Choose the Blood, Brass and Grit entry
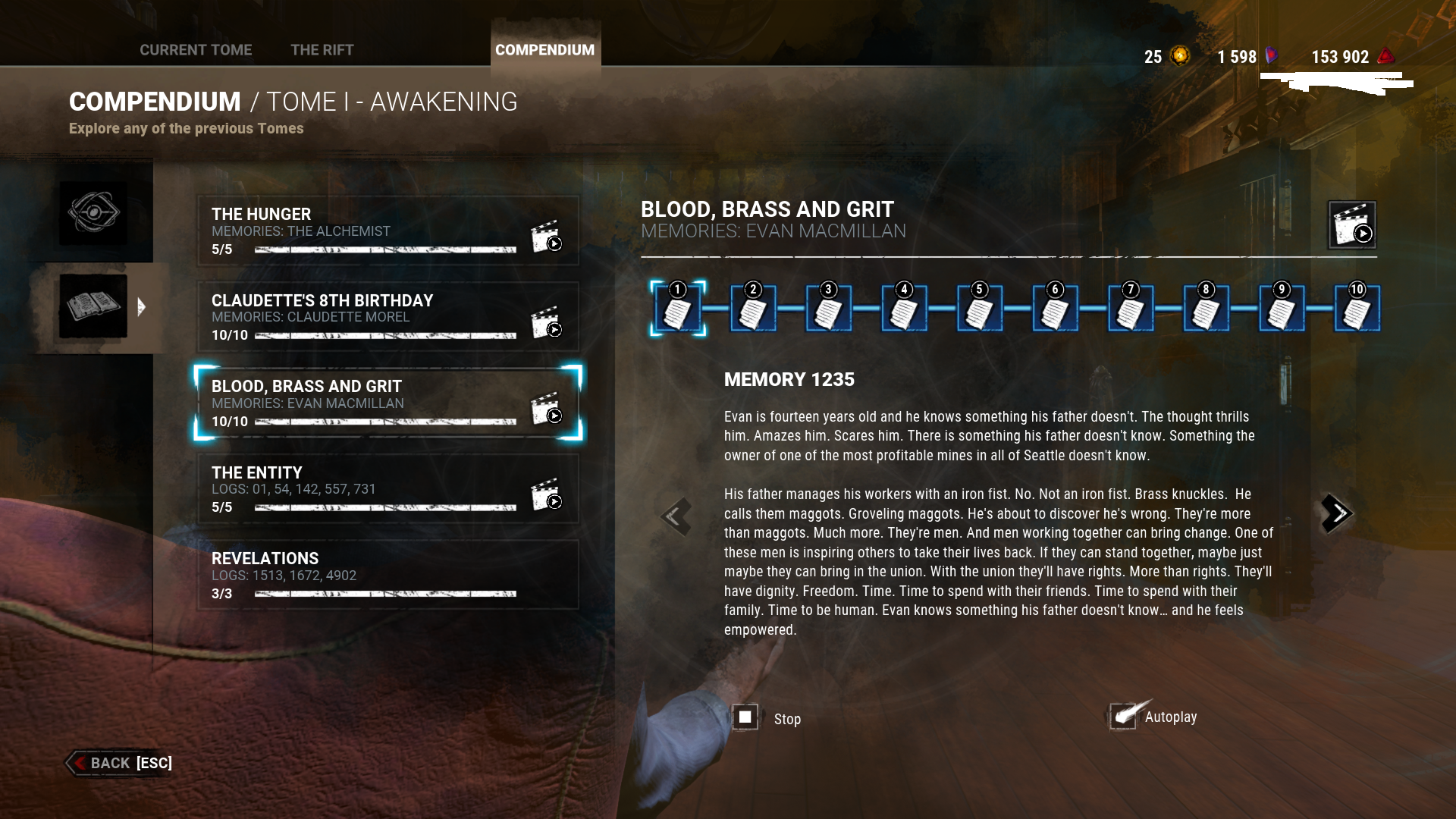1456x819 pixels. [364, 403]
